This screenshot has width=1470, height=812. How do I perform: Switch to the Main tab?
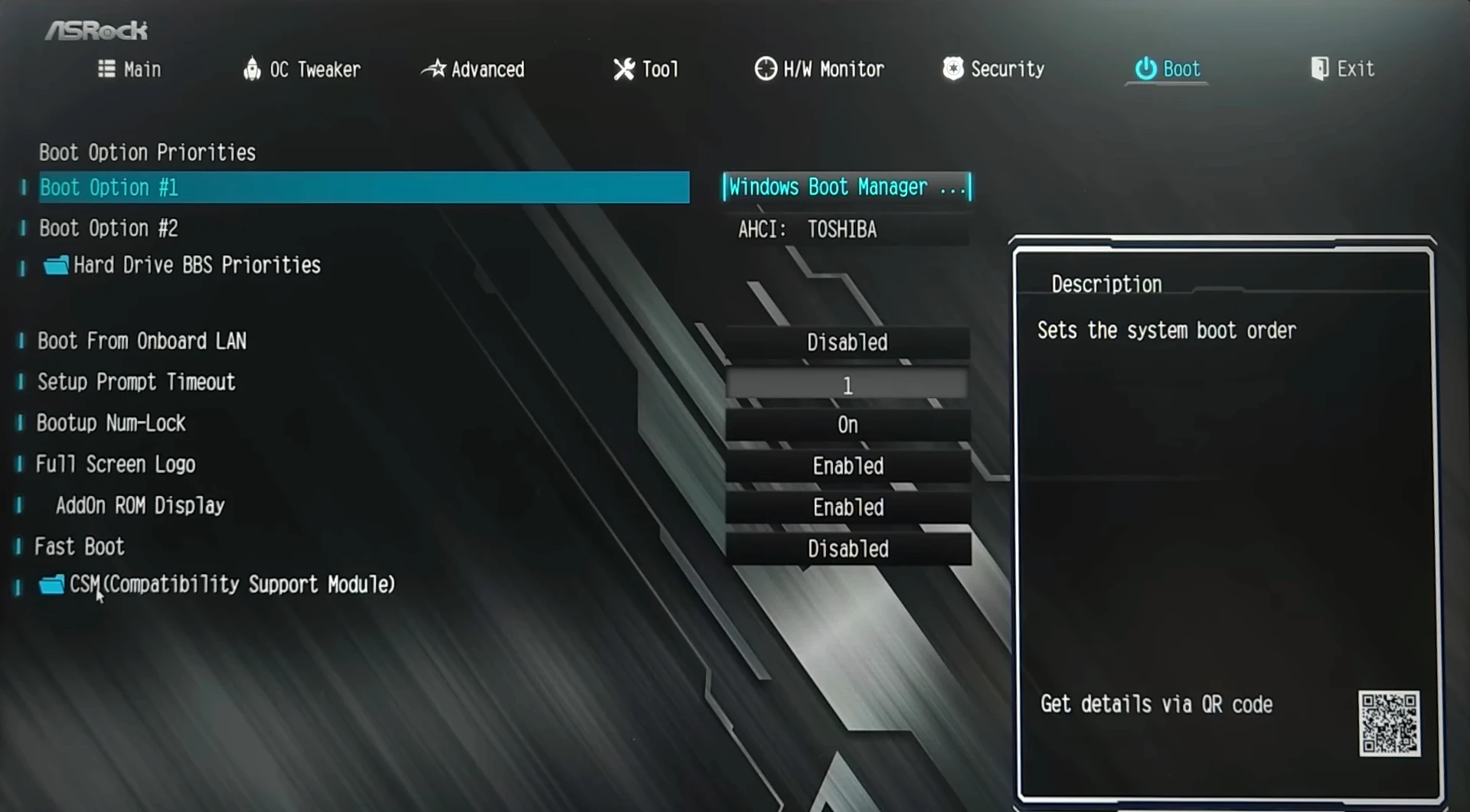130,70
